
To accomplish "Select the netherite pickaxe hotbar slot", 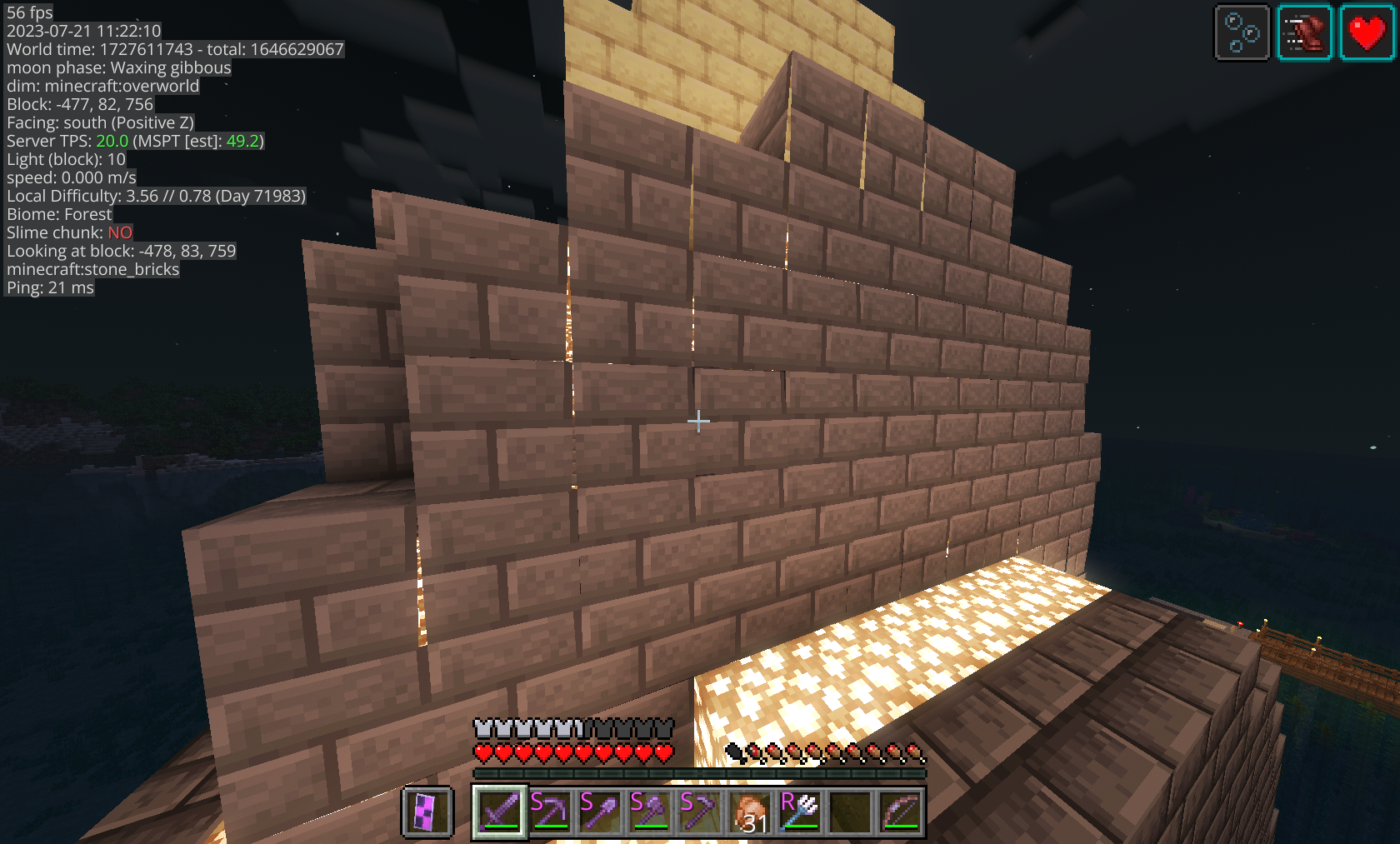I will 550,812.
